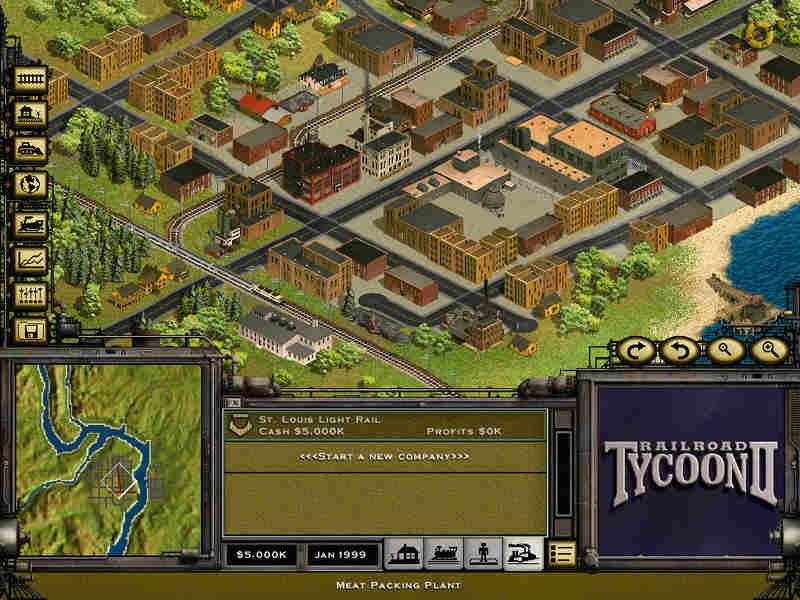This screenshot has width=800, height=600.
Task: Activate the bulldozer tool
Action: [31, 150]
